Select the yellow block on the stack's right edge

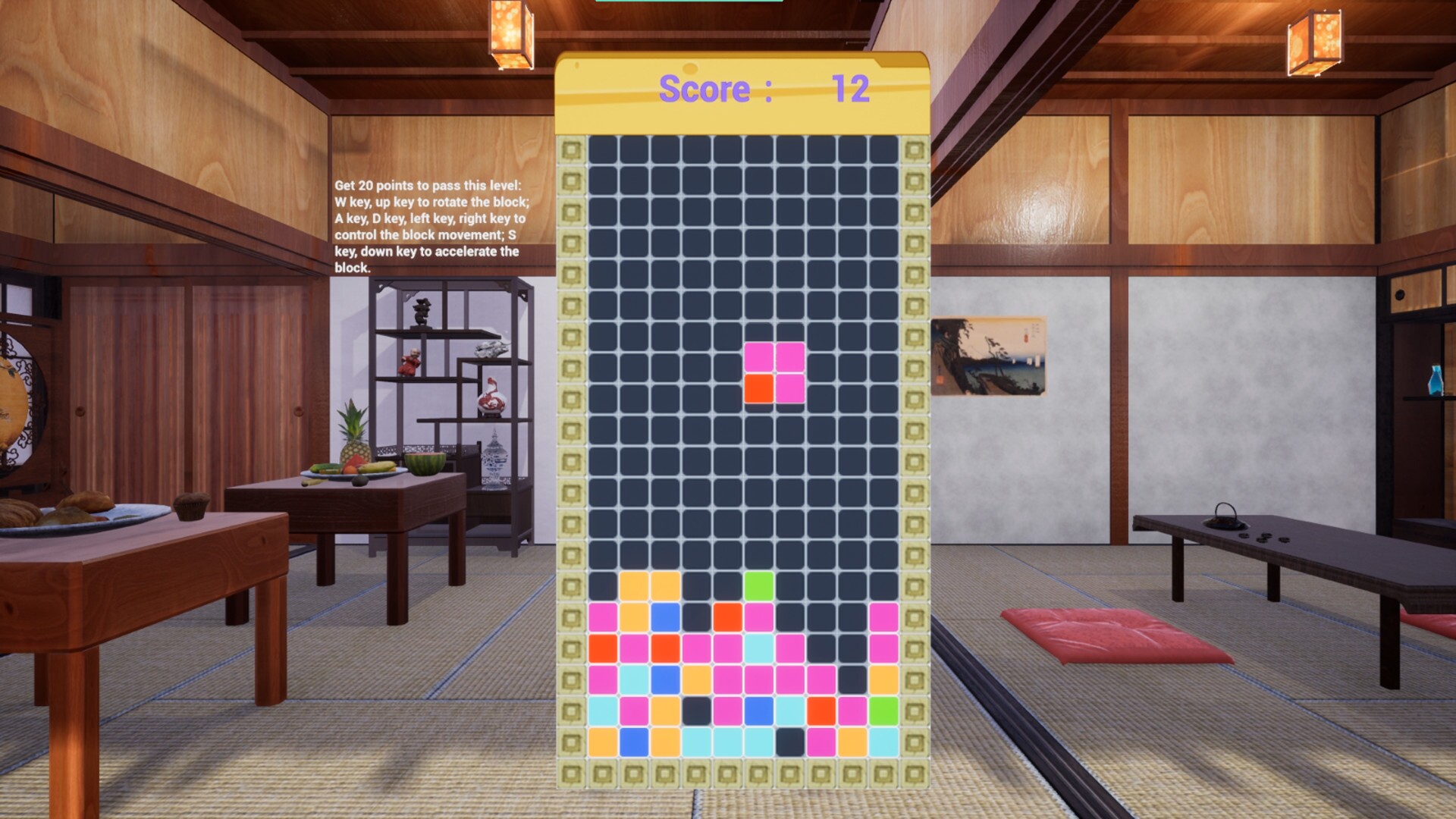pyautogui.click(x=883, y=679)
